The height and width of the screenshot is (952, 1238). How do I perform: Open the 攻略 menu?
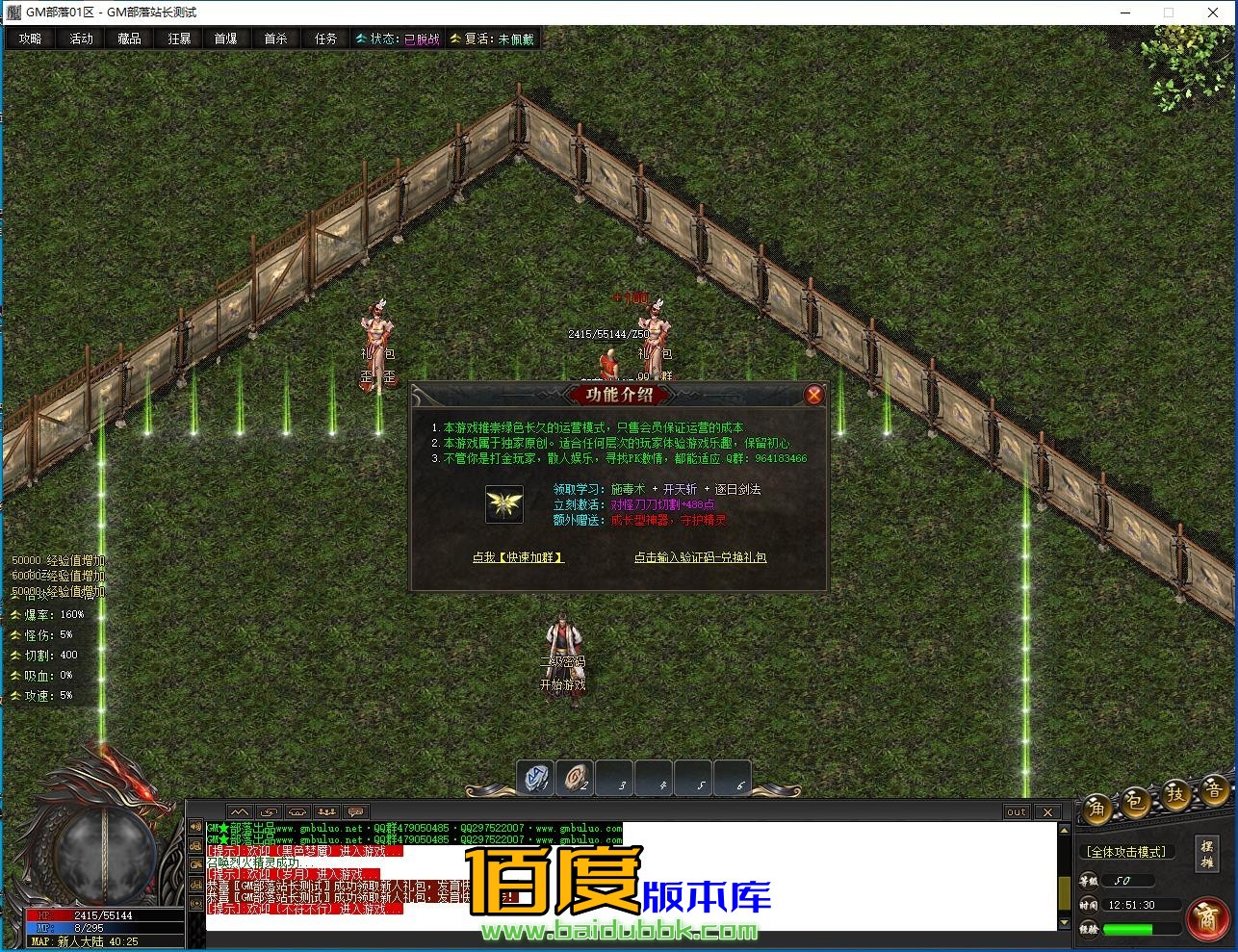pyautogui.click(x=30, y=39)
